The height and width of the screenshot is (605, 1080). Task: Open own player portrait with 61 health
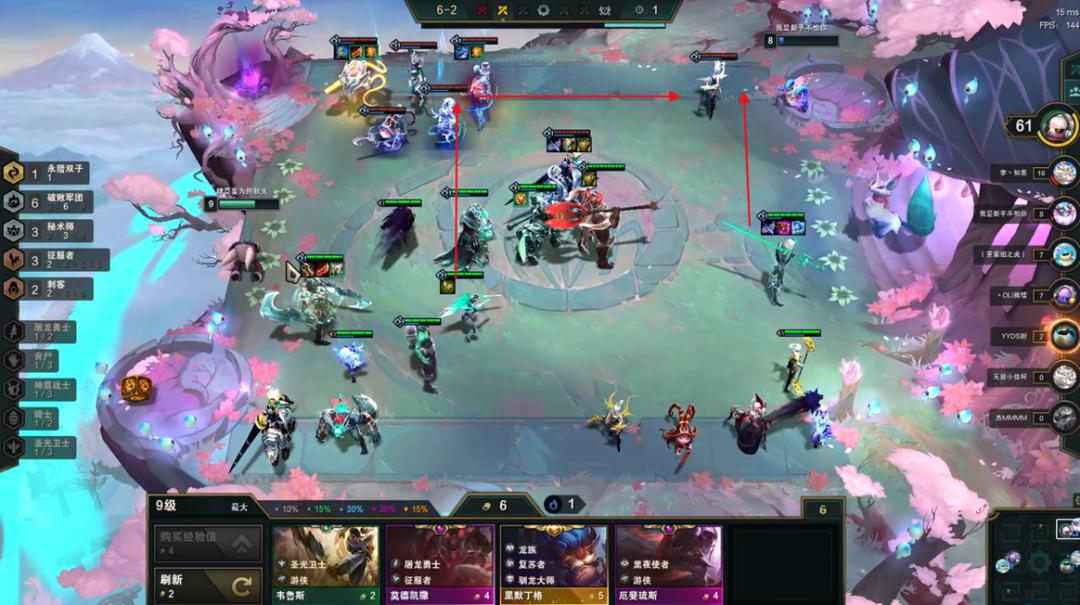[x=1055, y=125]
